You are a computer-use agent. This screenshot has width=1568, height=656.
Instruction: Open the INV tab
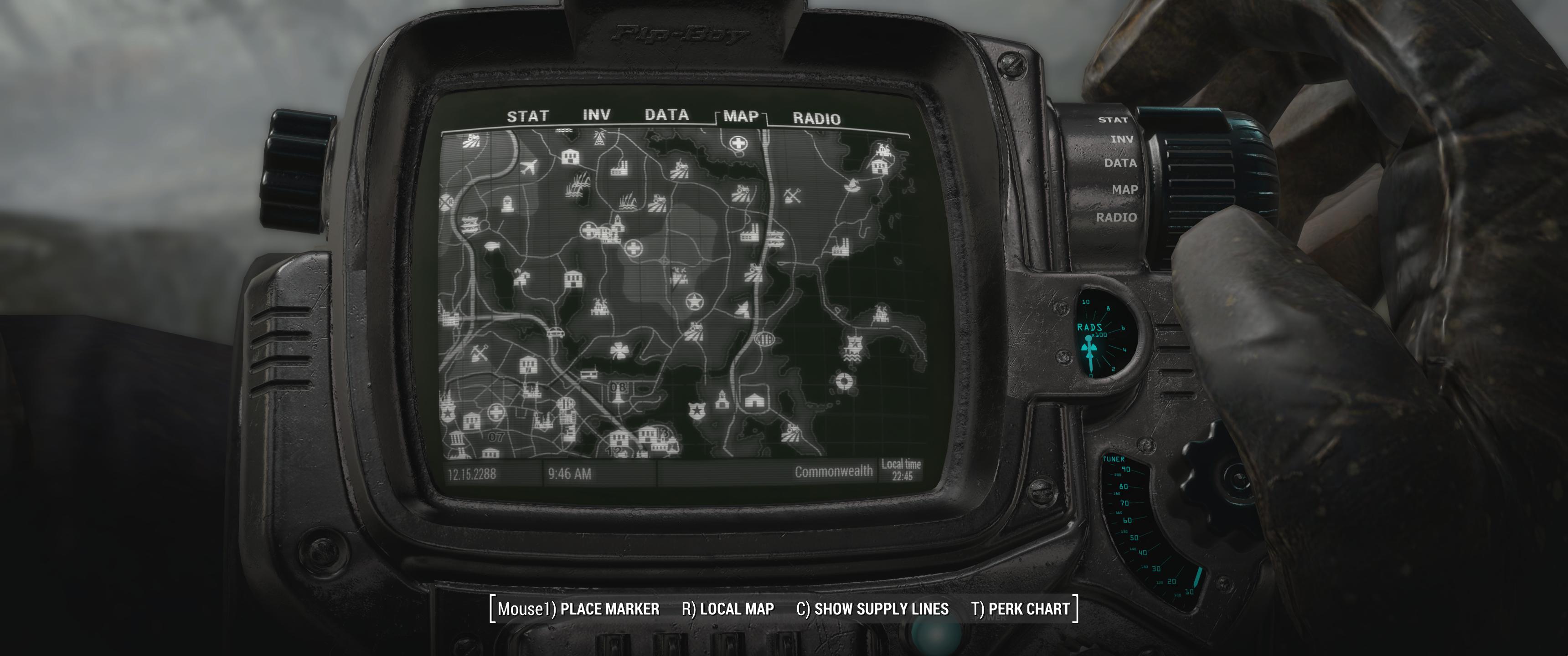597,115
